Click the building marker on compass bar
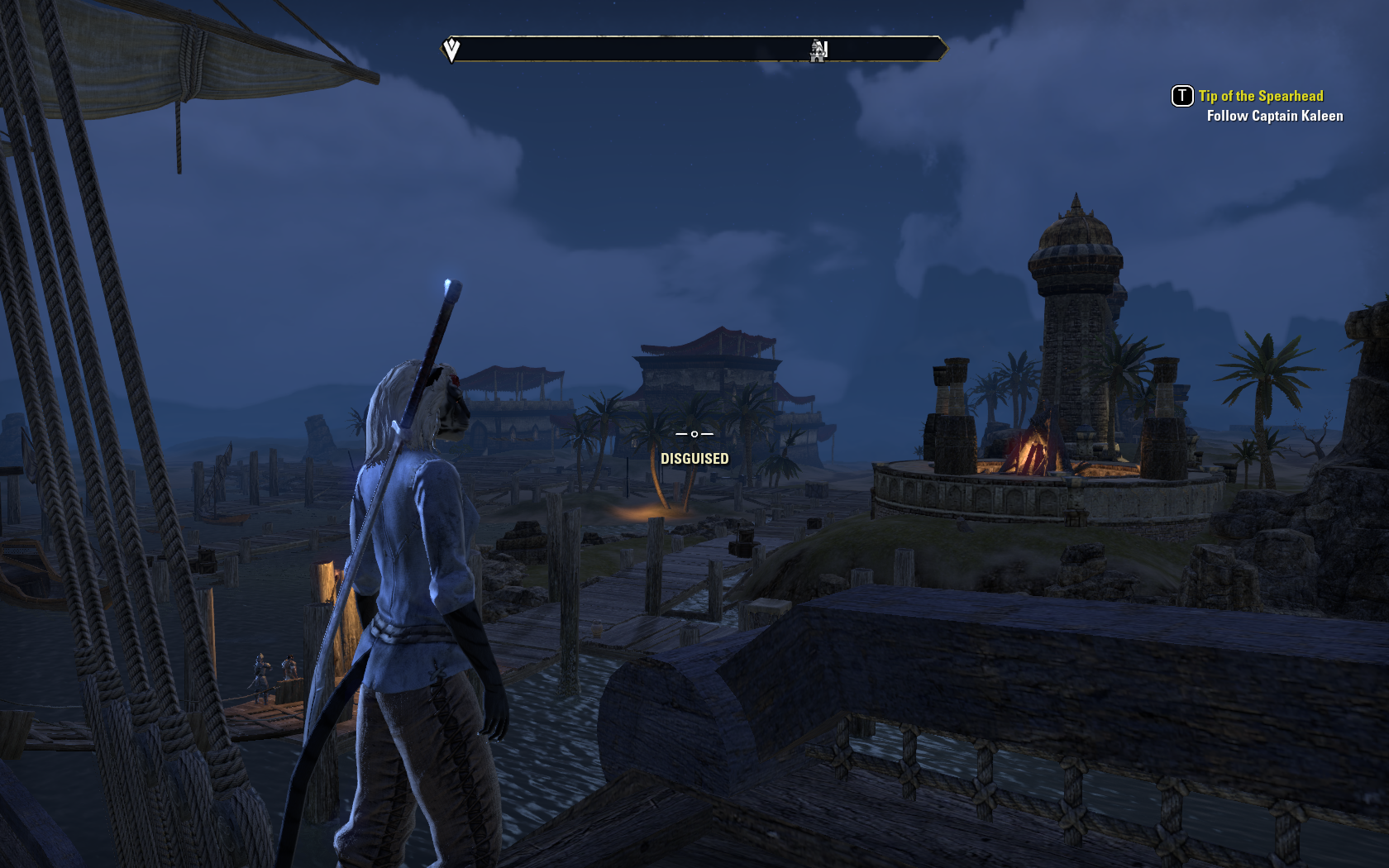This screenshot has height=868, width=1389. [x=819, y=50]
